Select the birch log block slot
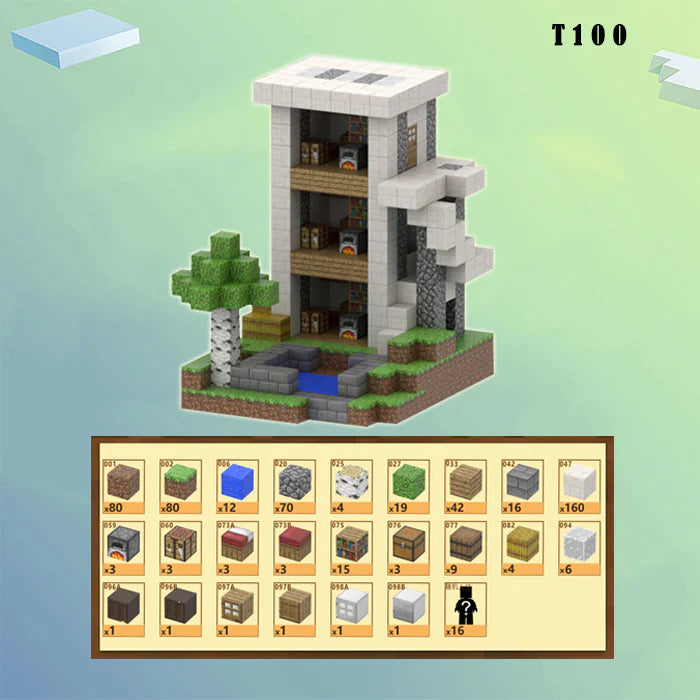This screenshot has width=700, height=700. coord(350,484)
